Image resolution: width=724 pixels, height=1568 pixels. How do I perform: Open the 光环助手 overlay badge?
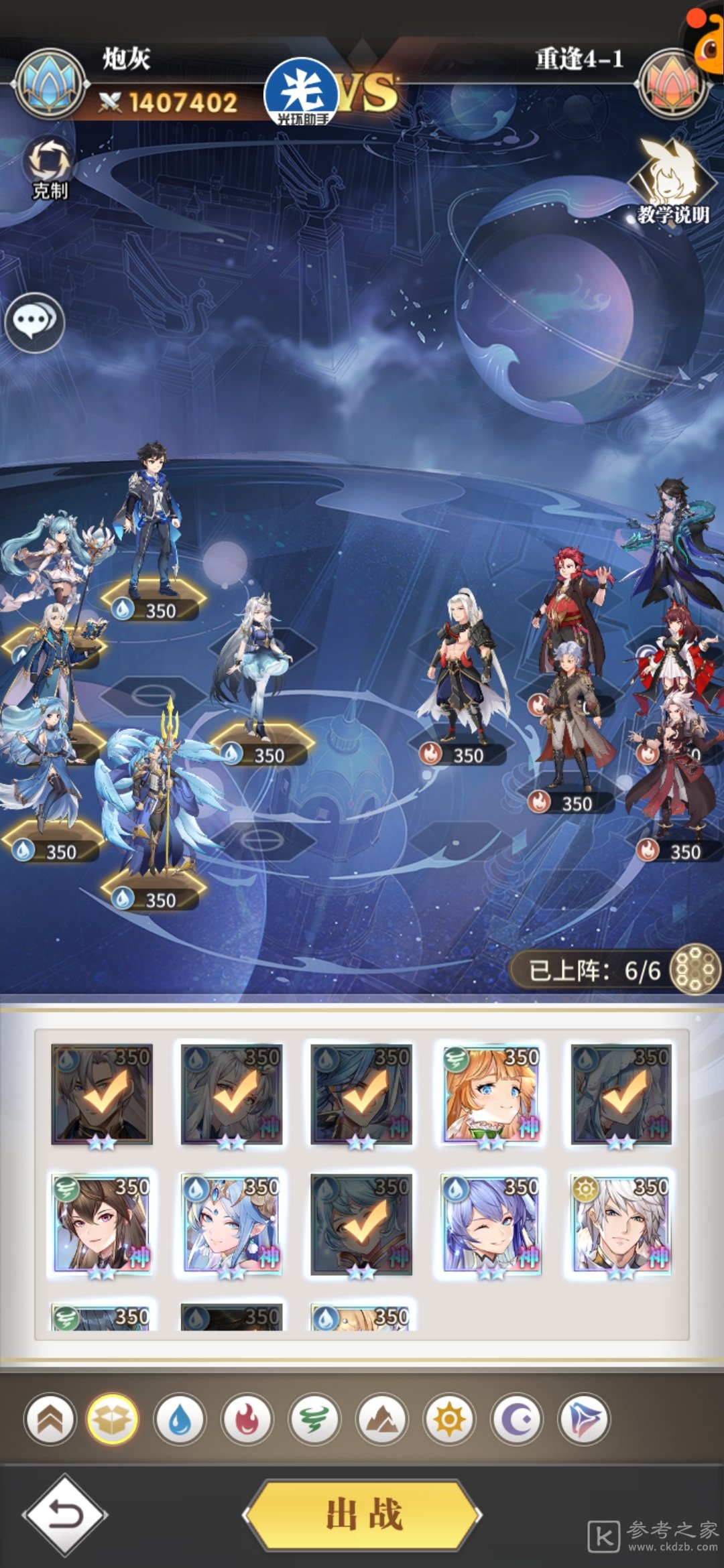(302, 92)
